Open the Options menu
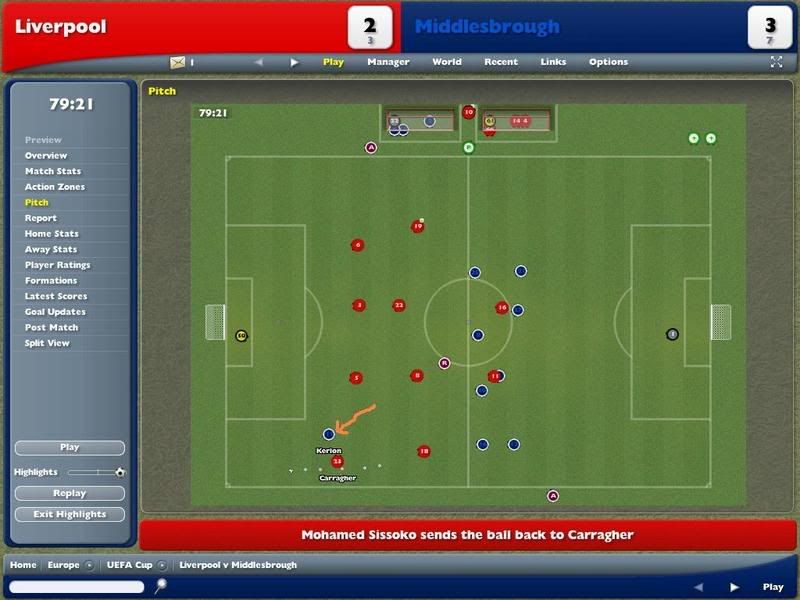Image resolution: width=800 pixels, height=600 pixels. pyautogui.click(x=608, y=62)
